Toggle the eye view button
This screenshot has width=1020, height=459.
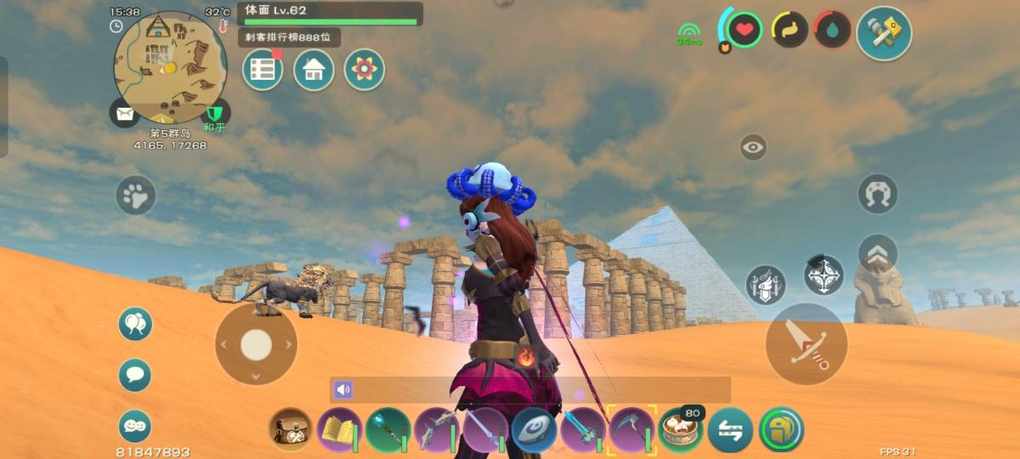(x=753, y=147)
